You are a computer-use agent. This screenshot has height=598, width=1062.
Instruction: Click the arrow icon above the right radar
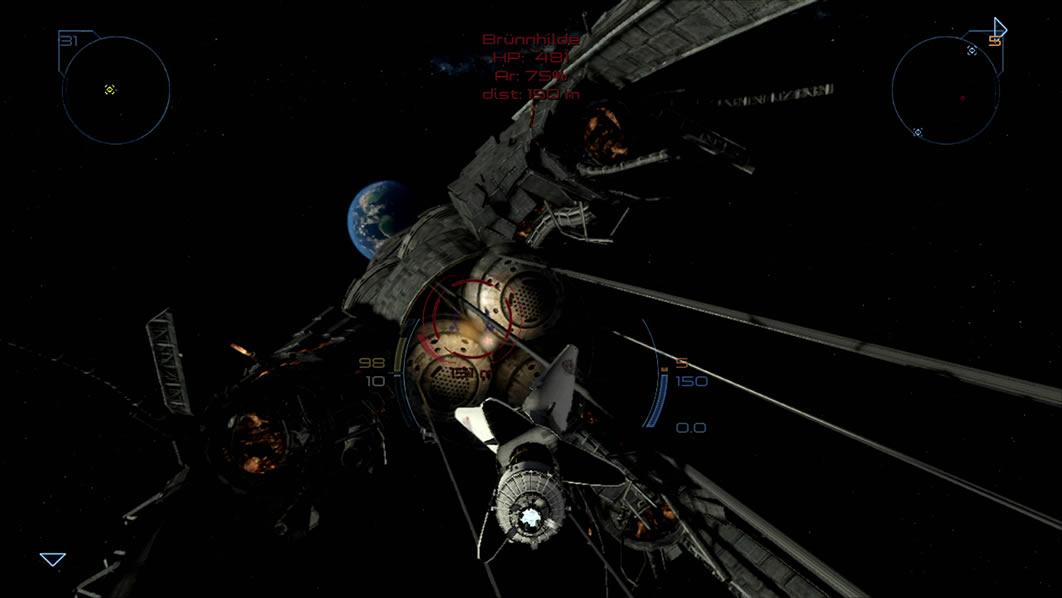pos(999,28)
